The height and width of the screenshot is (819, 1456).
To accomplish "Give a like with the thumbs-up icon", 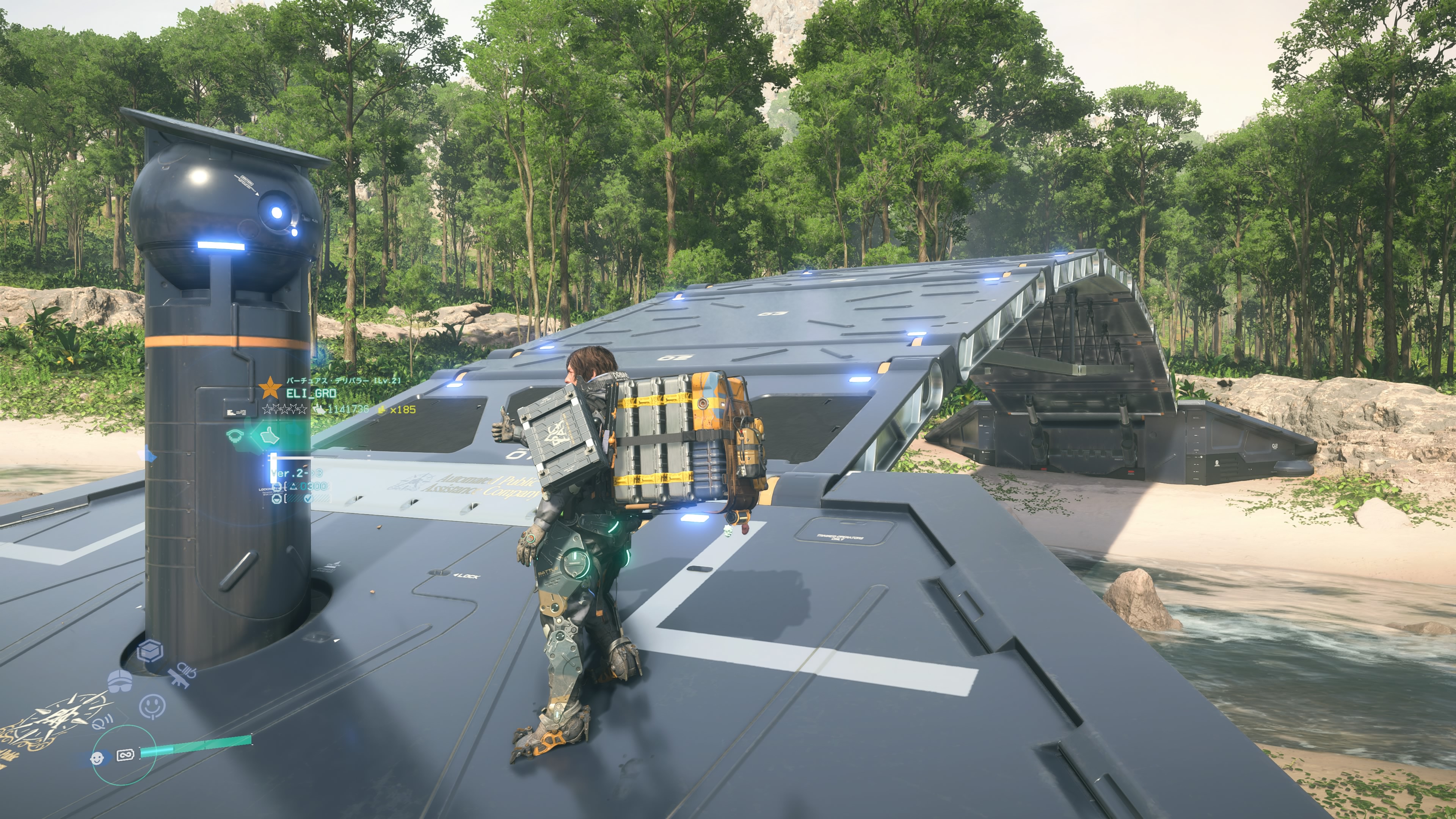I will (270, 435).
